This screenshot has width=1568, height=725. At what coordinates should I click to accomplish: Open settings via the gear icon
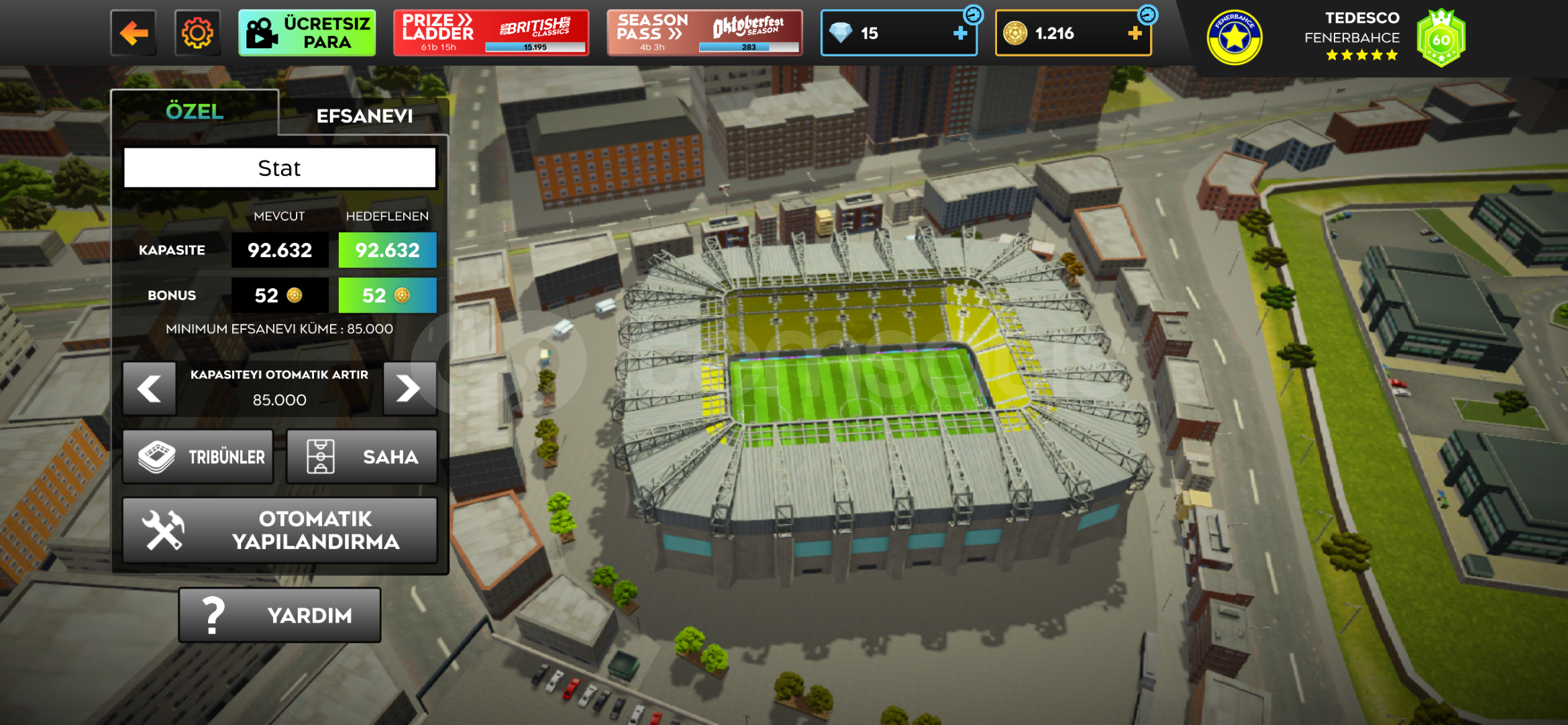coord(197,33)
